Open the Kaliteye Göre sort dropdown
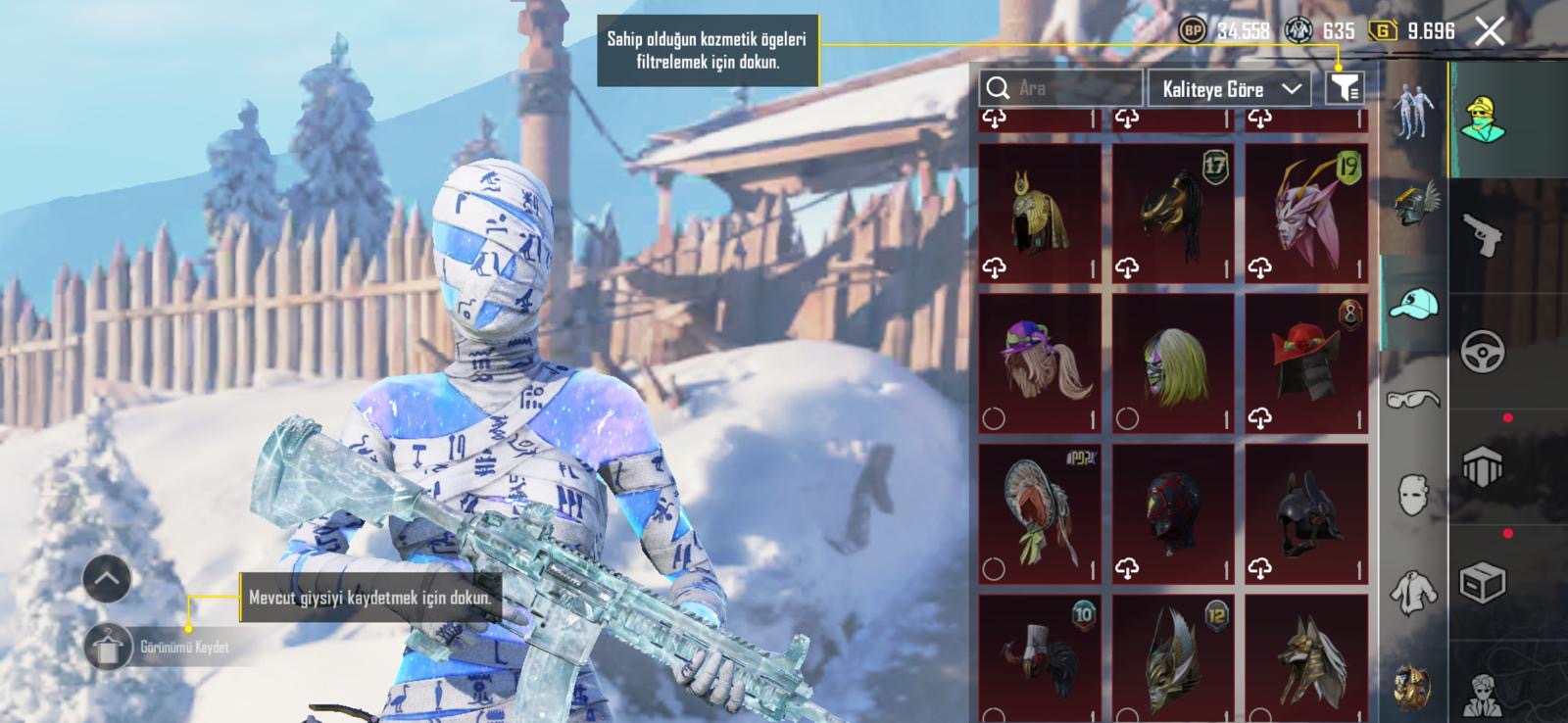Viewport: 1568px width, 723px height. pos(1232,89)
